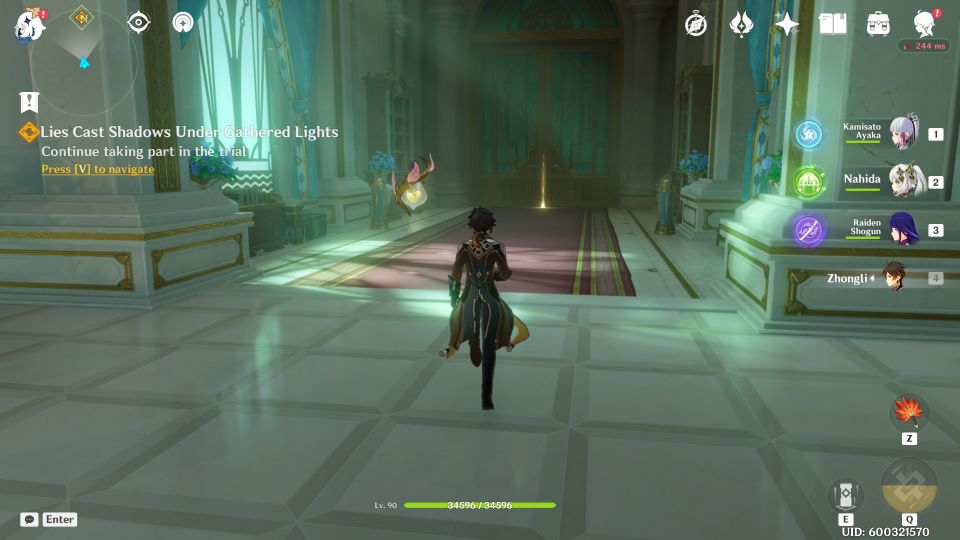Open the Paimon menu icon

pos(29,25)
